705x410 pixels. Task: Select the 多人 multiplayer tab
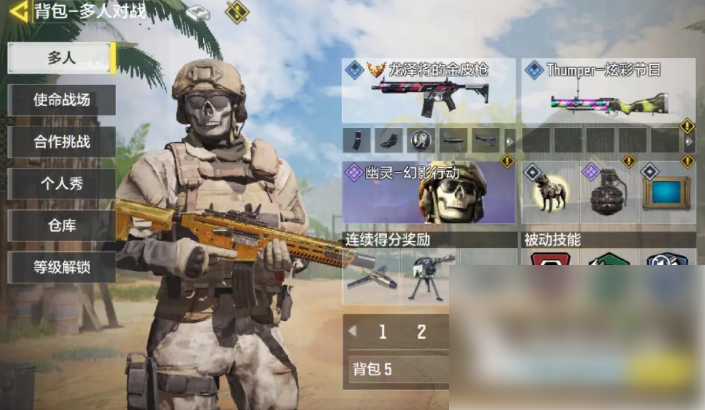pyautogui.click(x=62, y=58)
